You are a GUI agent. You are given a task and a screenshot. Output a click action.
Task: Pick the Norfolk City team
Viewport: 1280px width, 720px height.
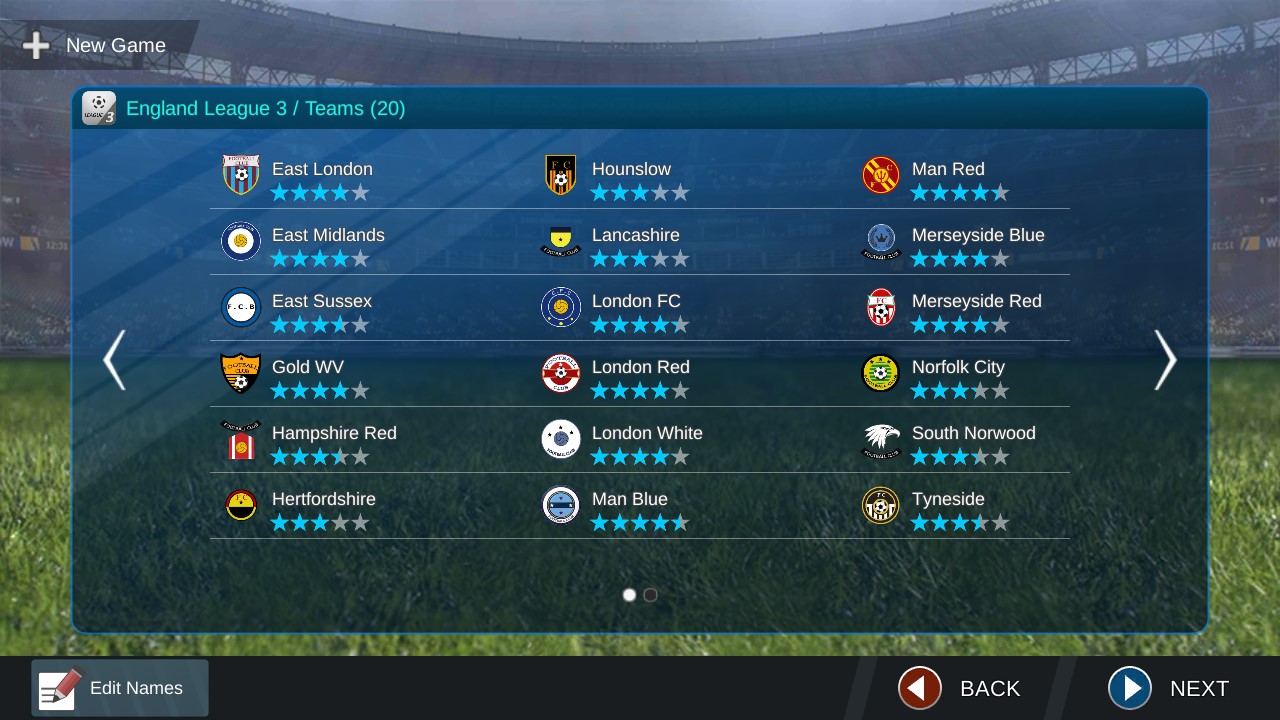958,375
